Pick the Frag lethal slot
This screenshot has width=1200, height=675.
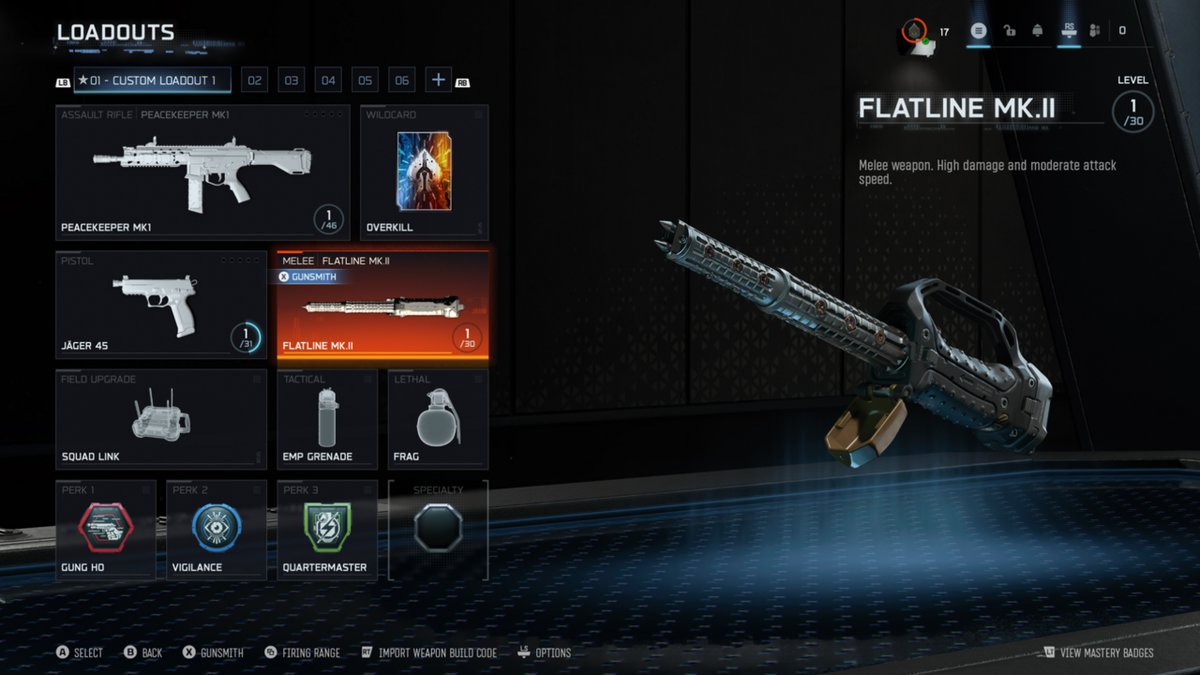438,419
